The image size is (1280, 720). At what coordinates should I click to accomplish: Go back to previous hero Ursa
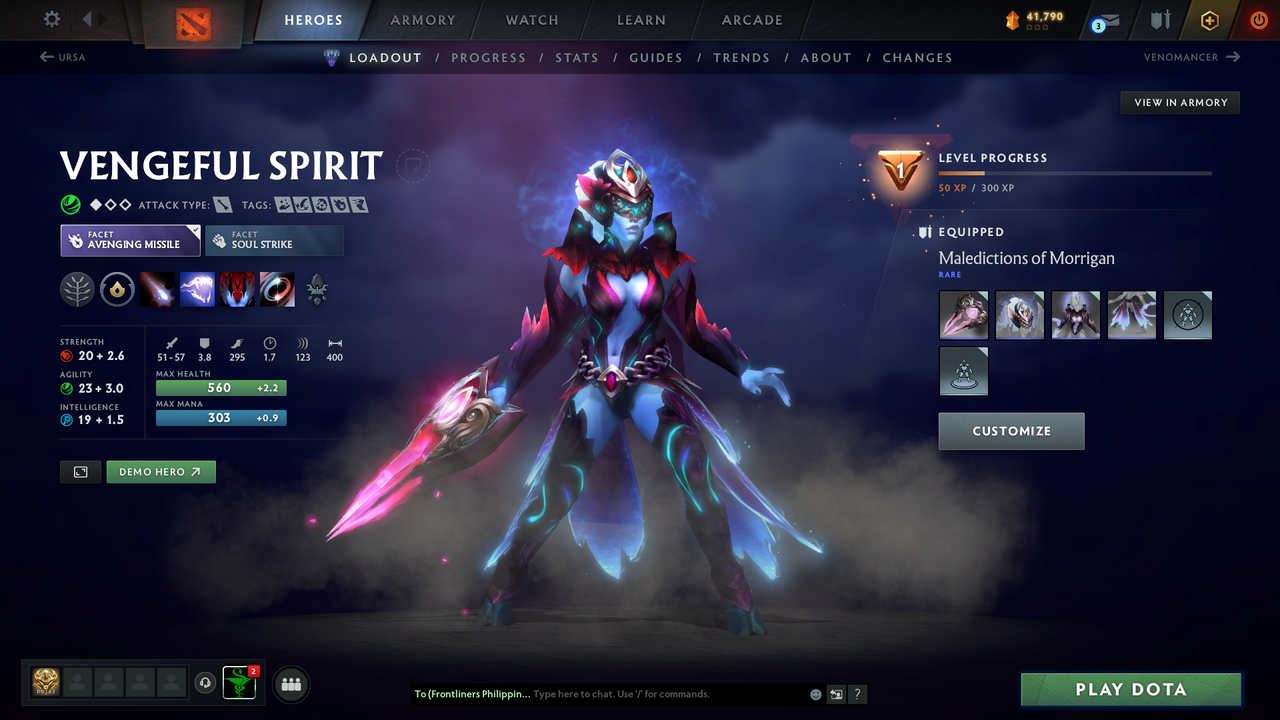tap(62, 57)
